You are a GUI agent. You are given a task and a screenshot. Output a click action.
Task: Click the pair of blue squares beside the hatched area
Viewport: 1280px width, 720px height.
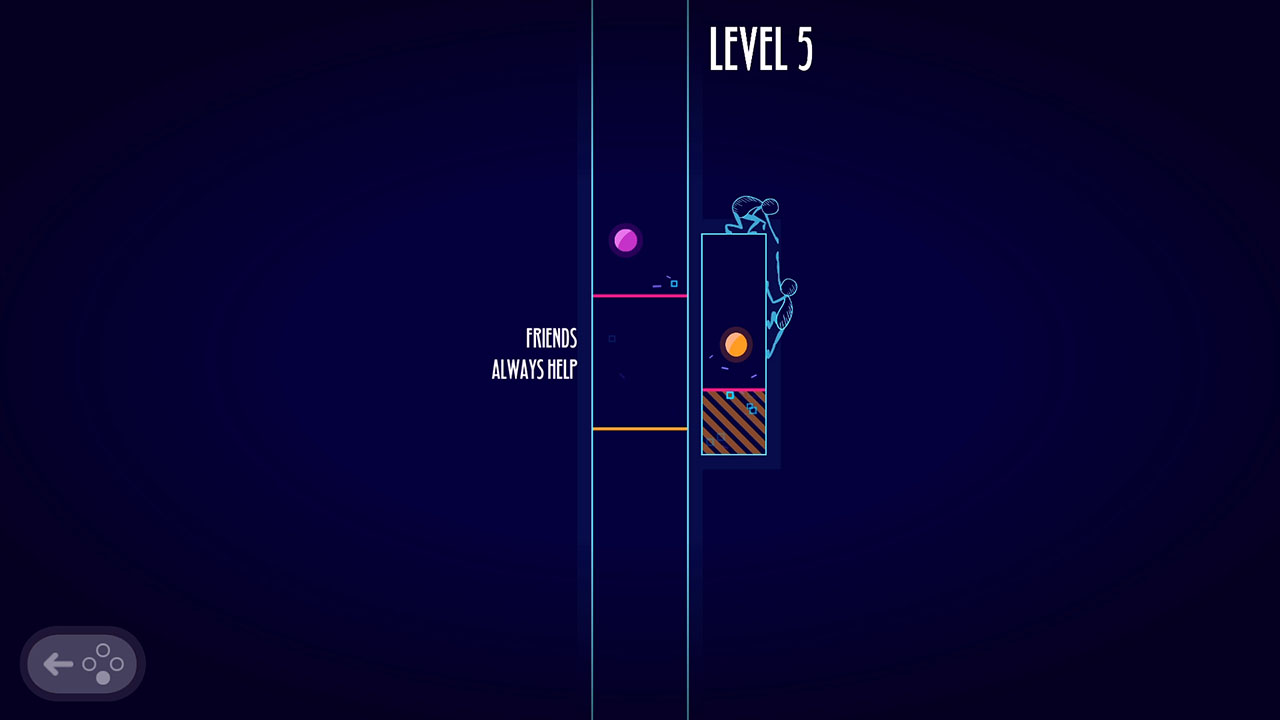coord(751,408)
